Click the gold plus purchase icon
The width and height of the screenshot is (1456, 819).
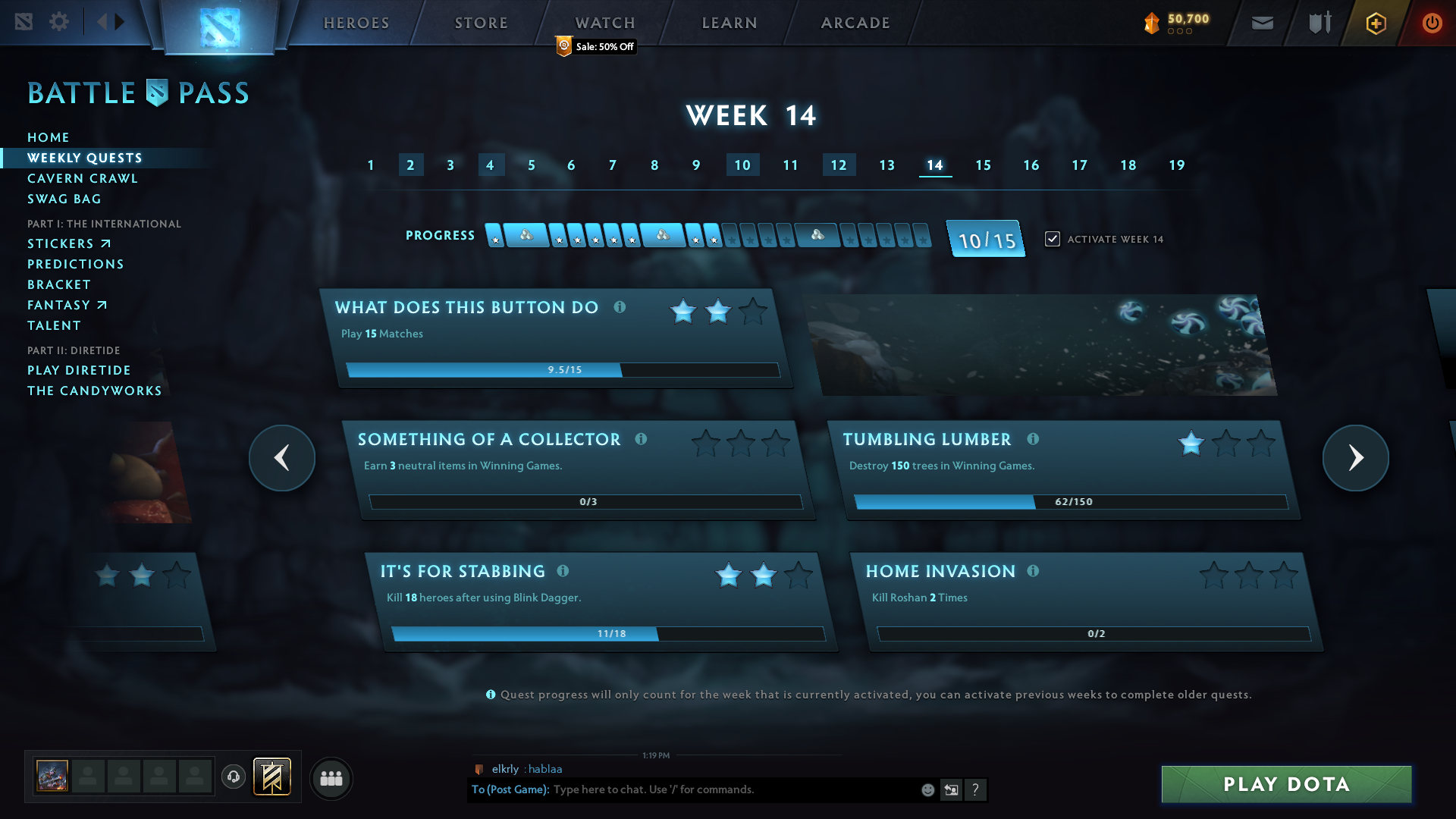click(x=1375, y=24)
